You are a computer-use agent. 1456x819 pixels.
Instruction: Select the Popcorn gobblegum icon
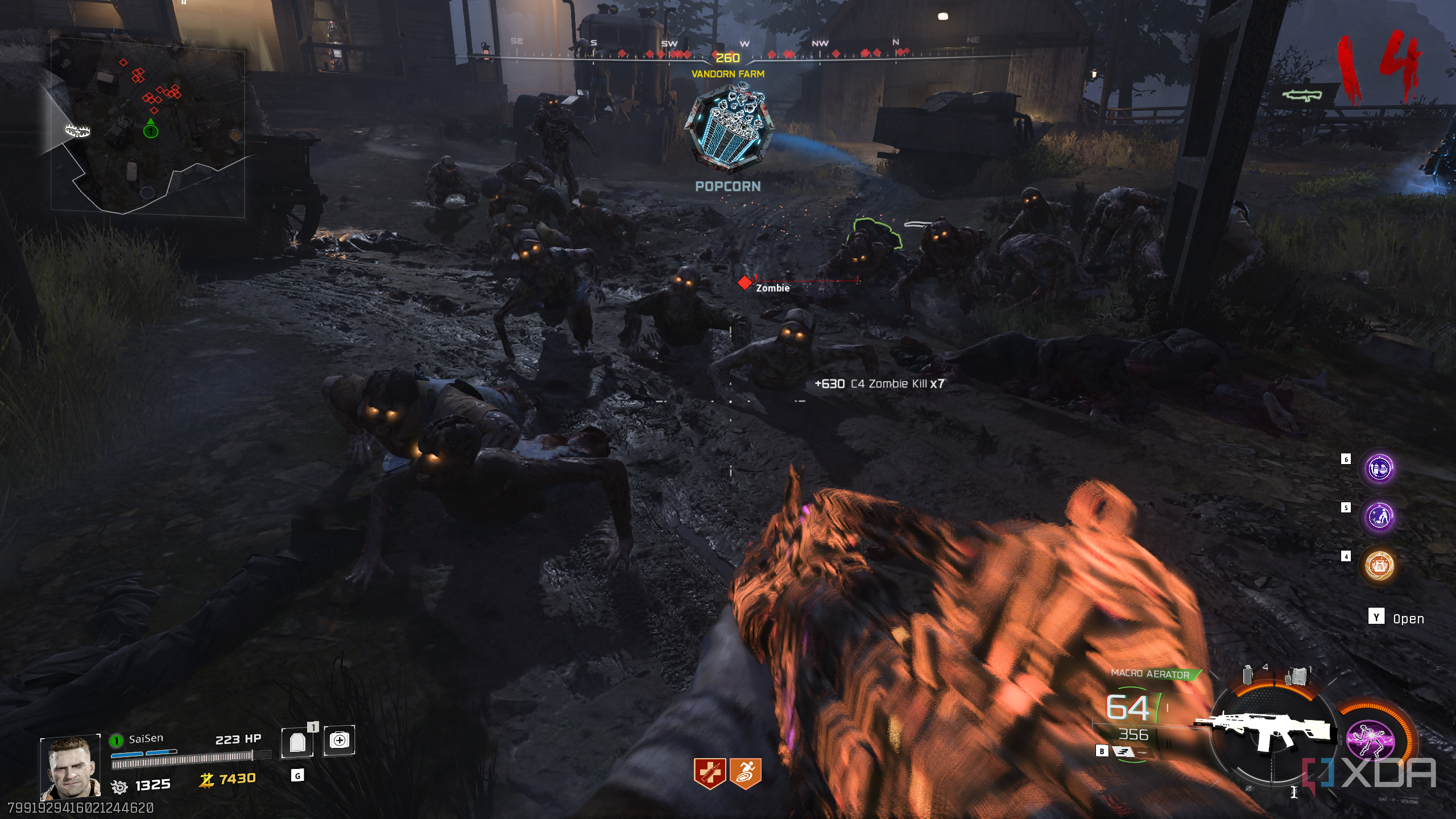[727, 129]
